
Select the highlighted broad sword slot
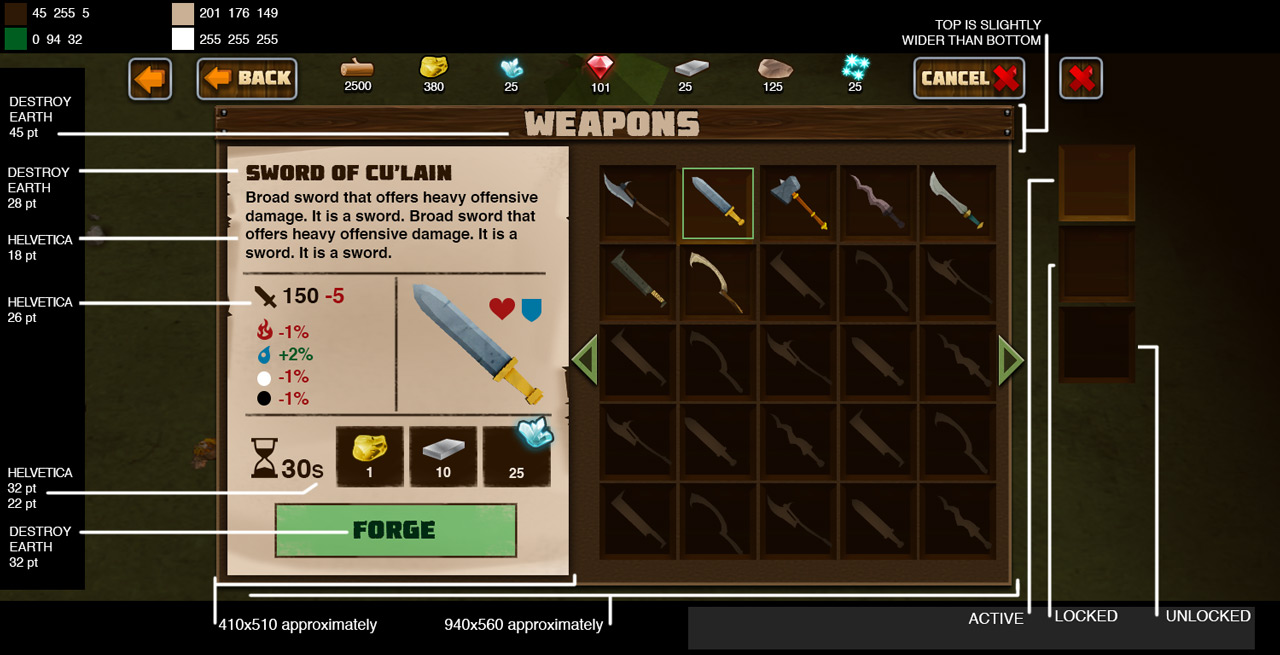point(718,203)
